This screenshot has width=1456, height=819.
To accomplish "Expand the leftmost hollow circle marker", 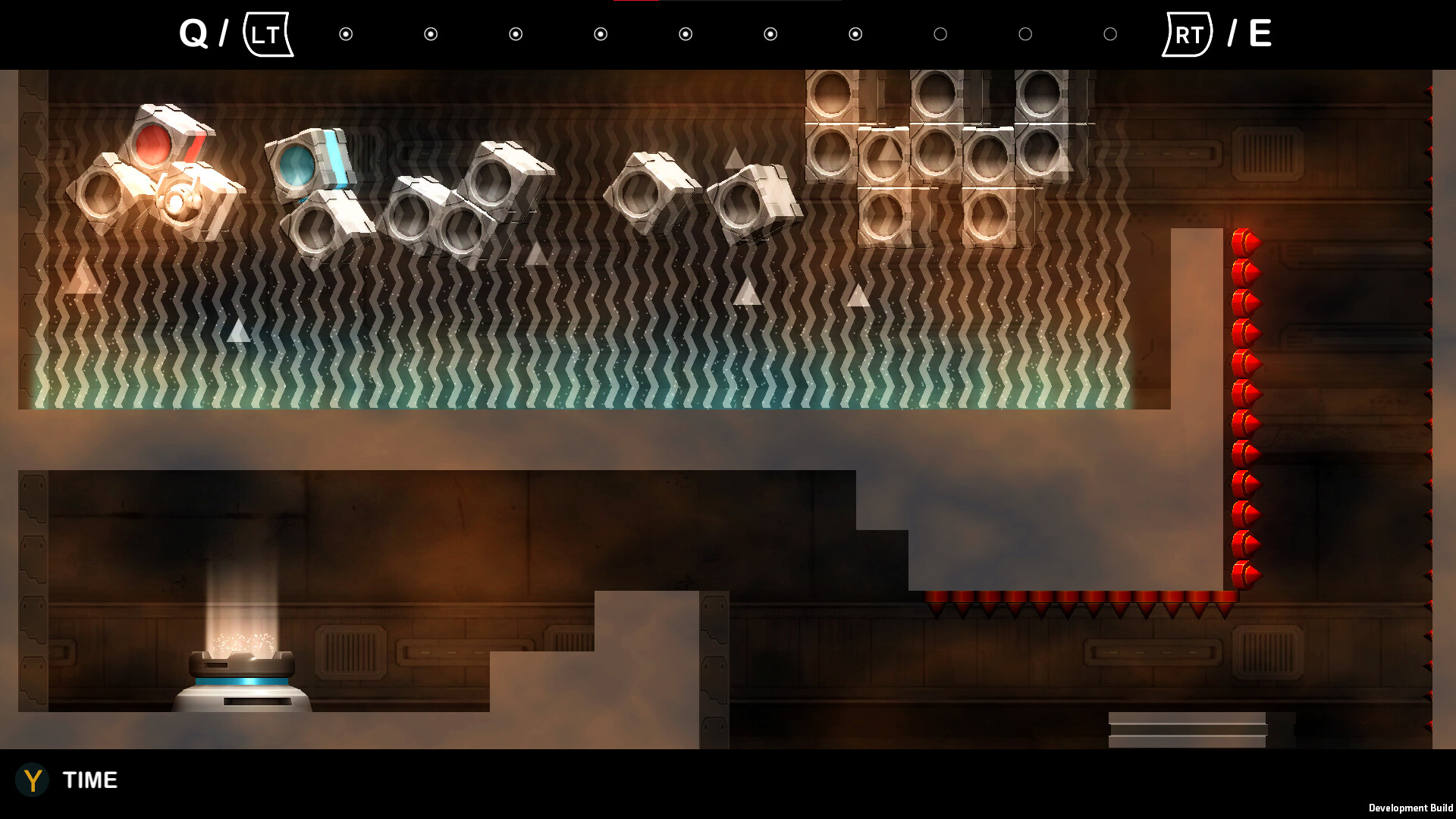I will 941,33.
